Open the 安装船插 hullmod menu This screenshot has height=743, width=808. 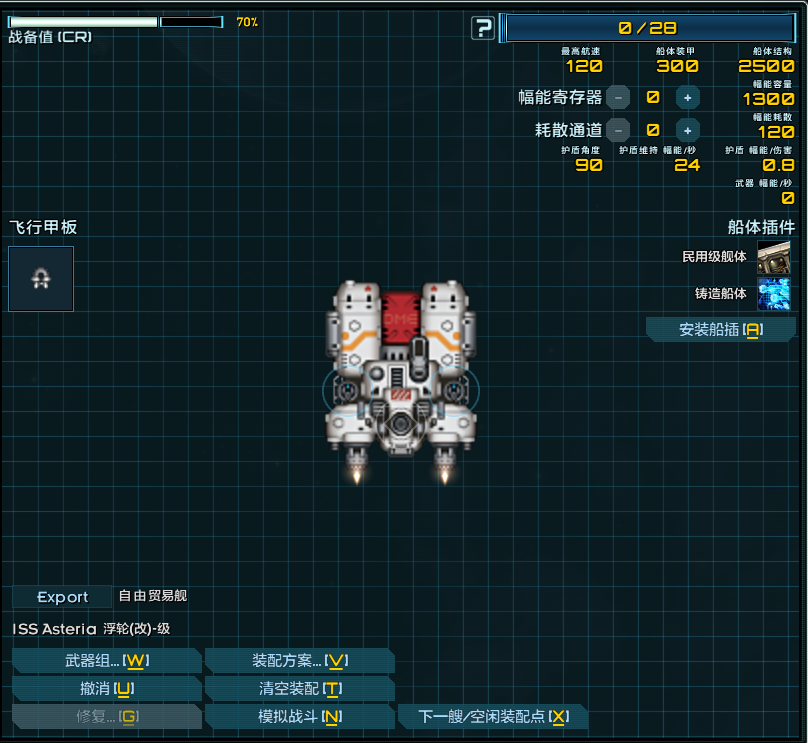(x=720, y=330)
